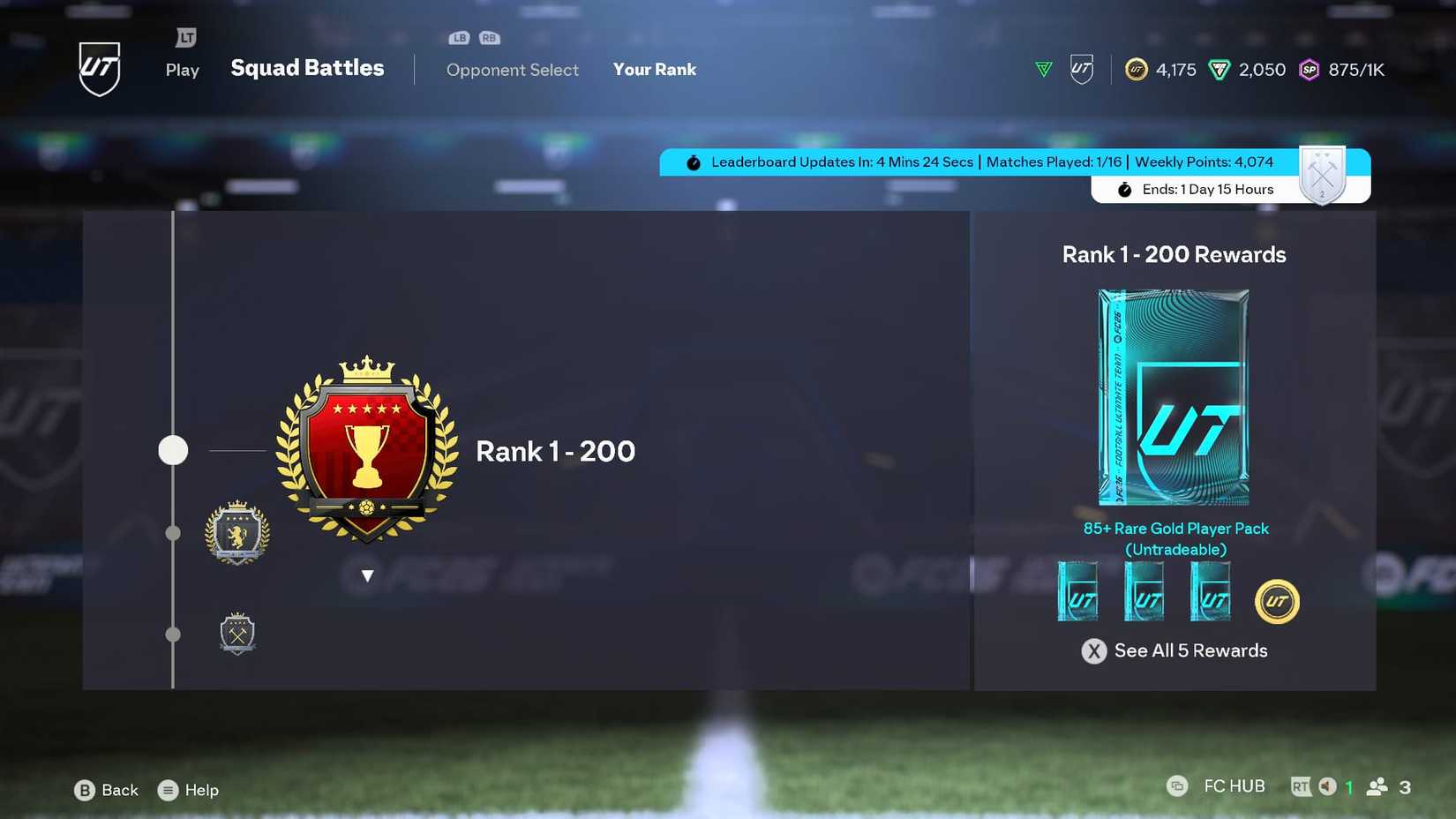This screenshot has width=1456, height=819.
Task: Select the stopwatch icon on the leaderboard banner
Action: [694, 162]
